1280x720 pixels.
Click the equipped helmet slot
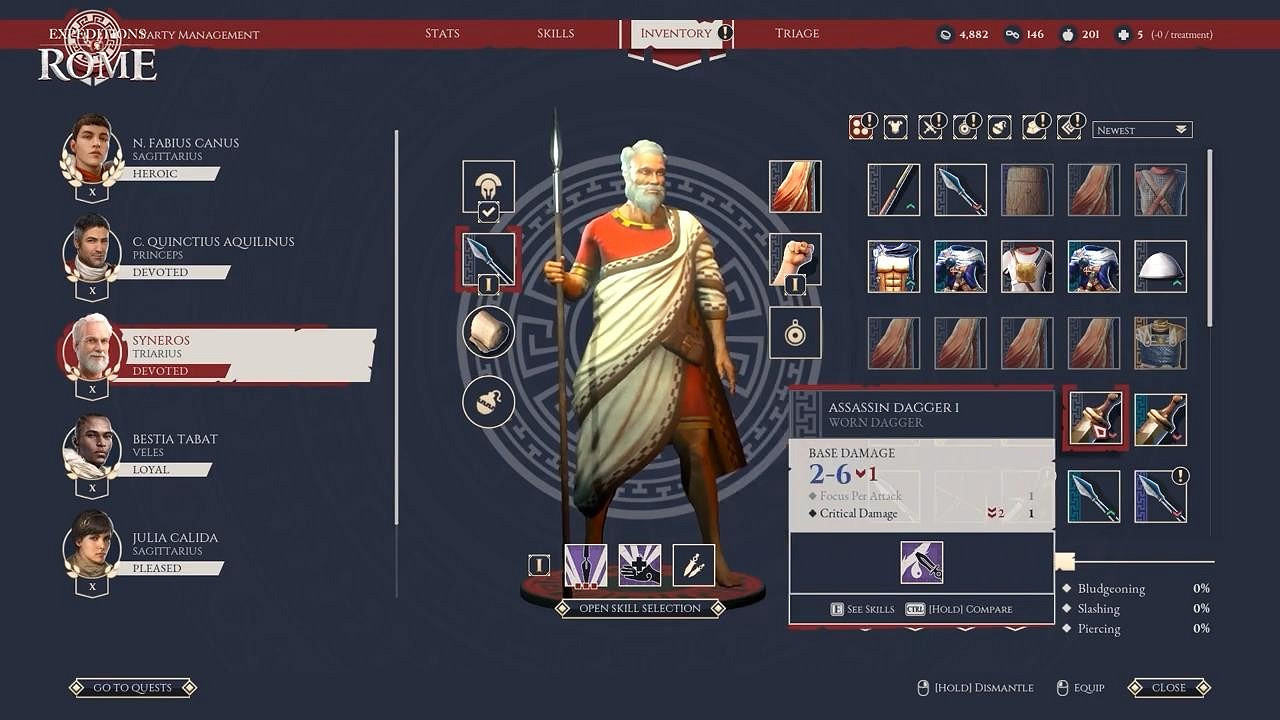pyautogui.click(x=488, y=187)
